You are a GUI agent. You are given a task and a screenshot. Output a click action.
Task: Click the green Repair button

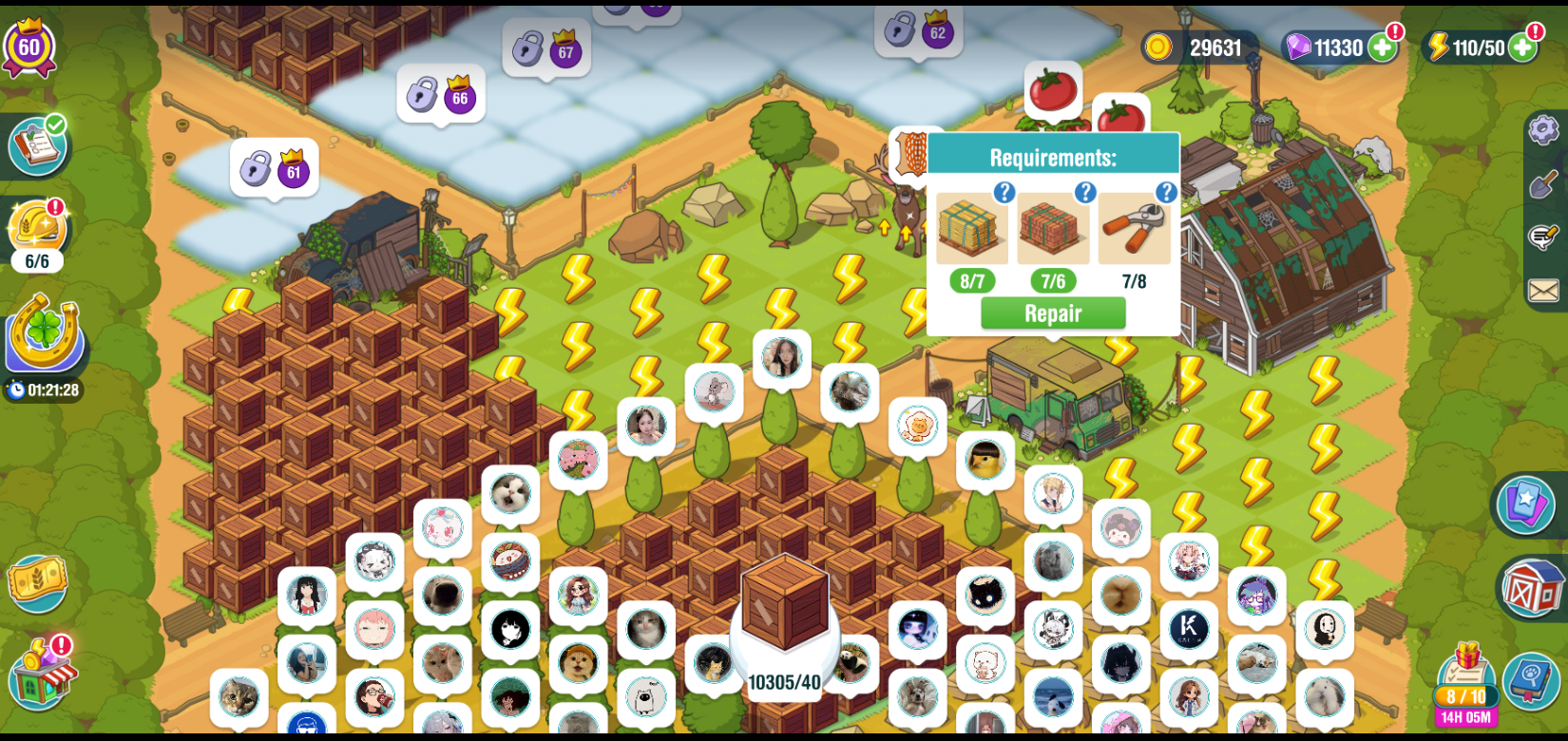pyautogui.click(x=1053, y=313)
